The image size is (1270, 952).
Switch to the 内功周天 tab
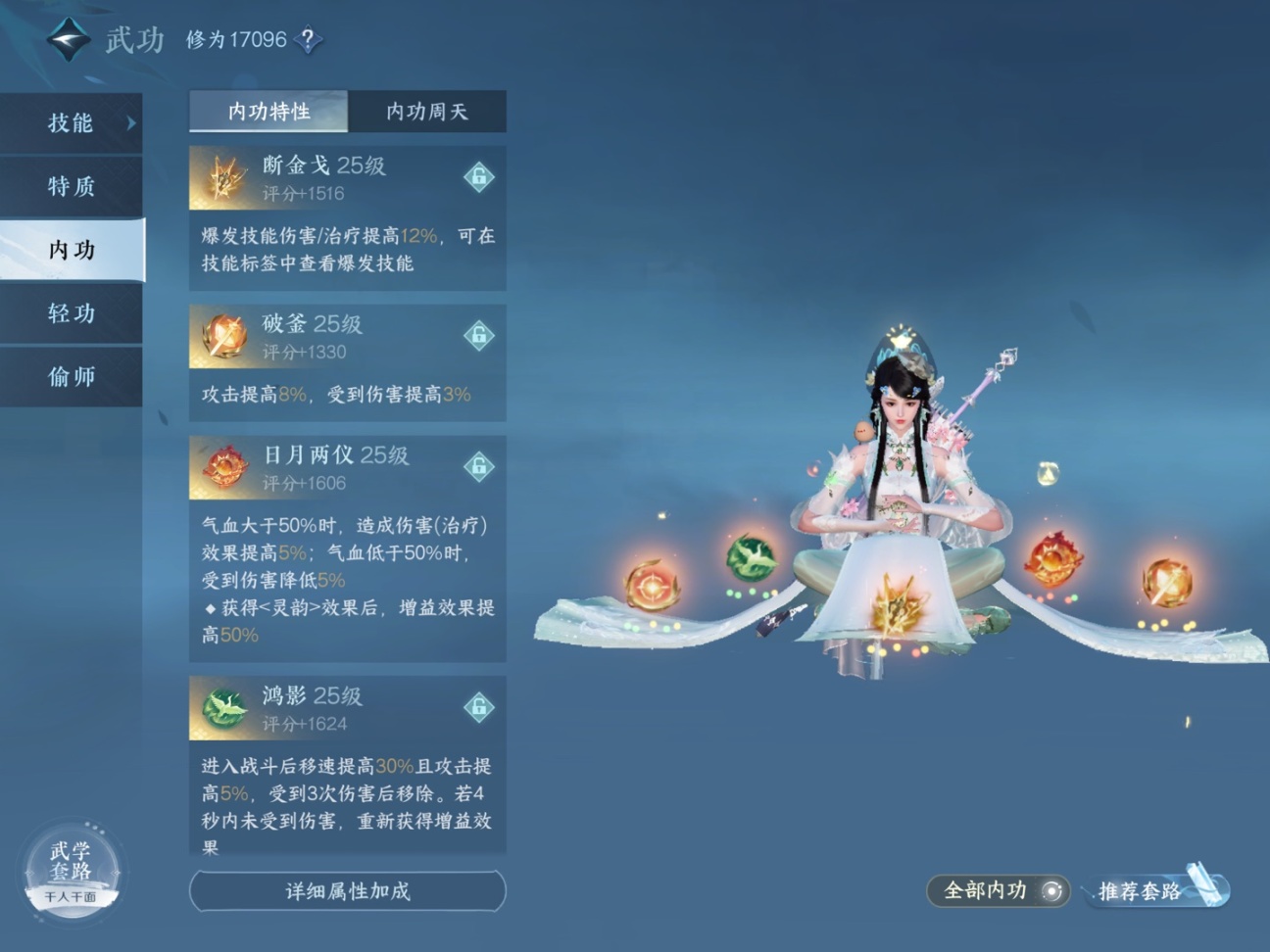[427, 112]
